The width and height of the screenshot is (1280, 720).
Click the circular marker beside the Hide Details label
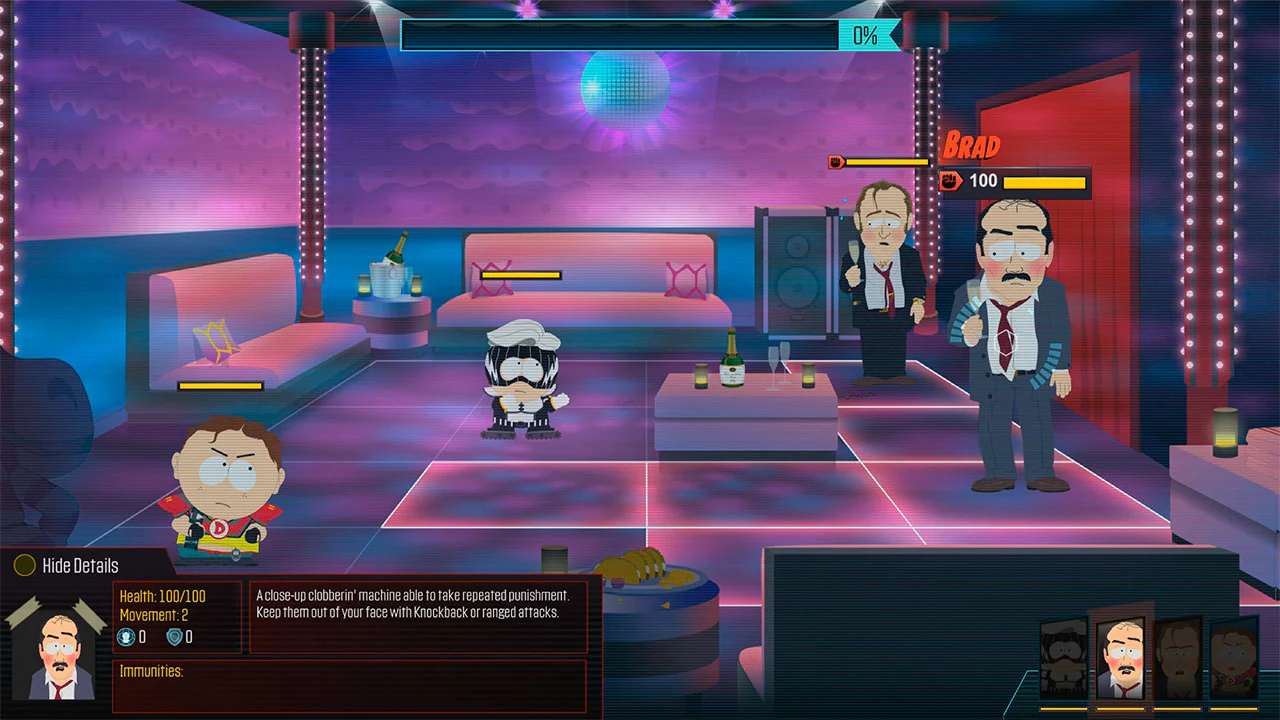[x=22, y=565]
